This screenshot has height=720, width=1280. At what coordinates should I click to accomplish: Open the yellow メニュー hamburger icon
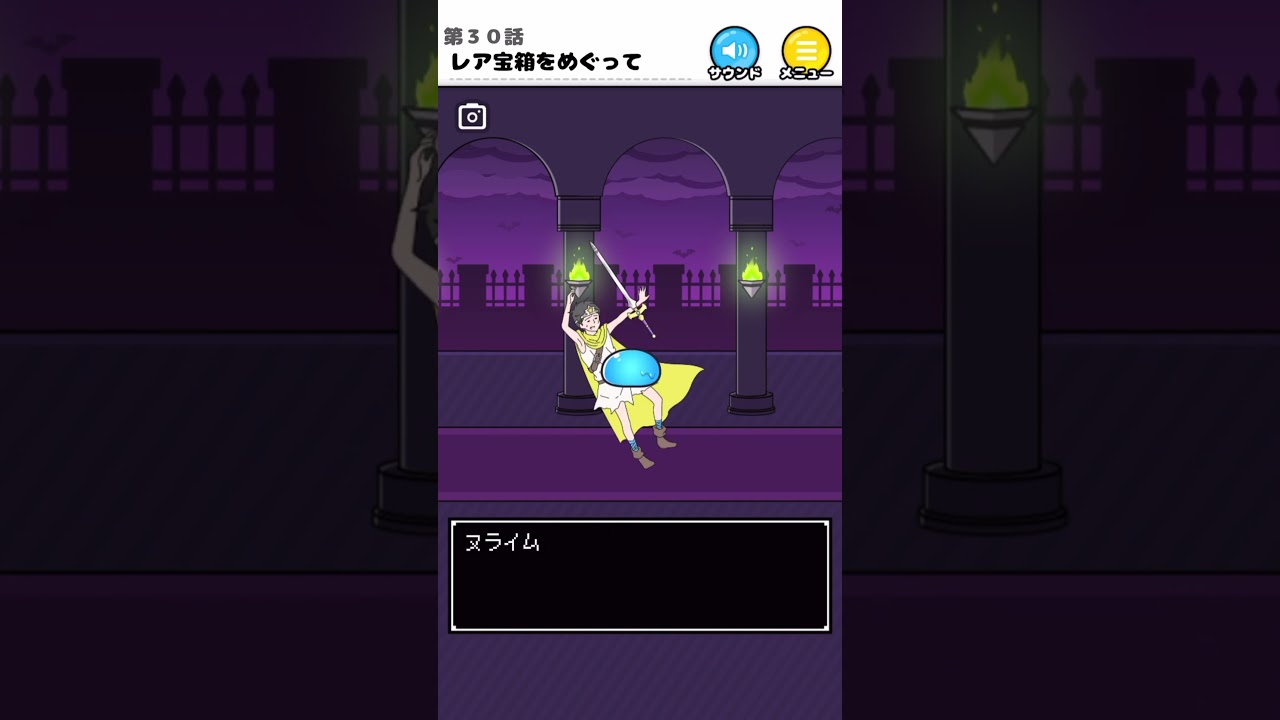pyautogui.click(x=806, y=48)
